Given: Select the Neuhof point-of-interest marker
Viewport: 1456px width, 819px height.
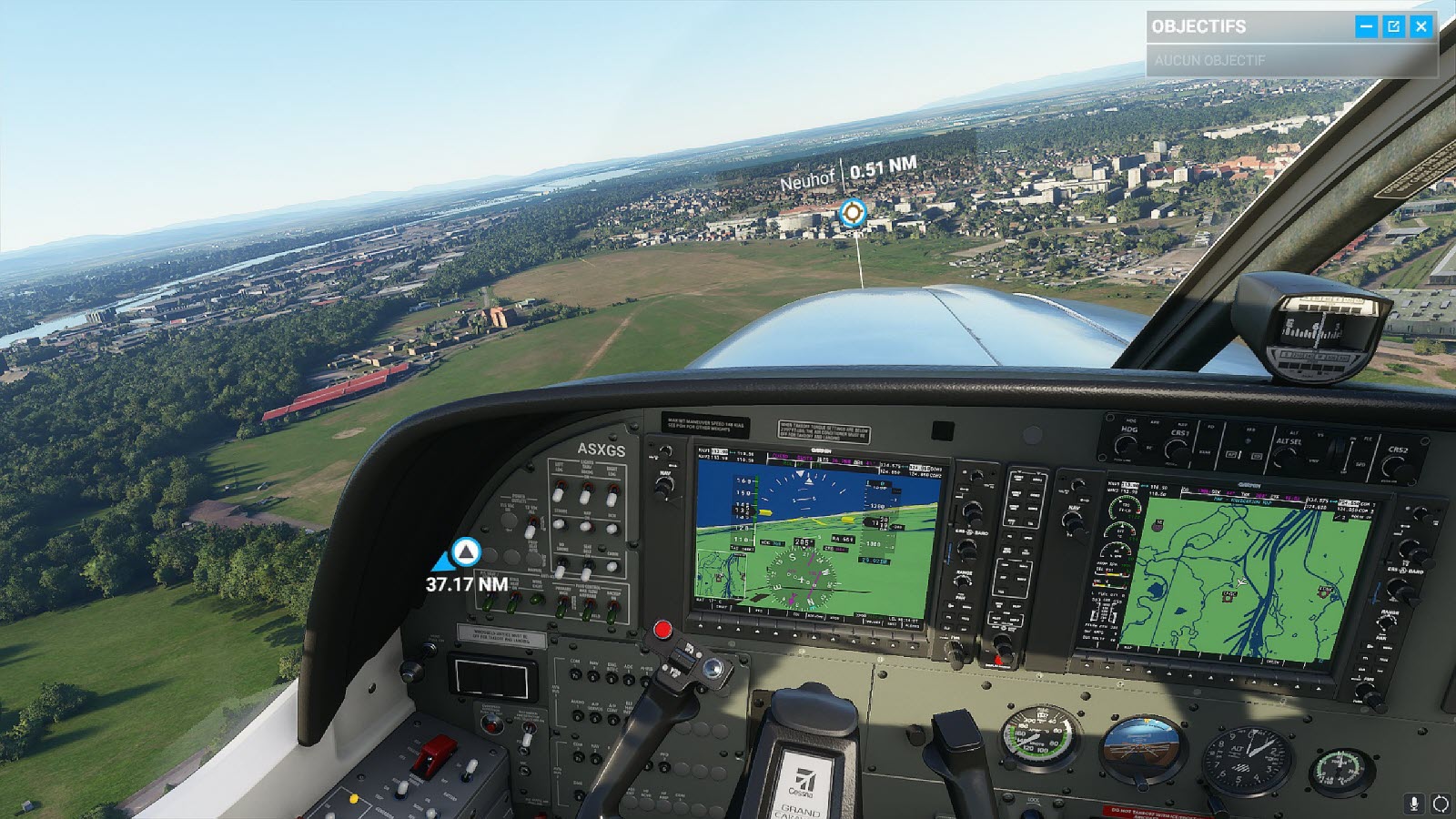Looking at the screenshot, I should point(852,213).
